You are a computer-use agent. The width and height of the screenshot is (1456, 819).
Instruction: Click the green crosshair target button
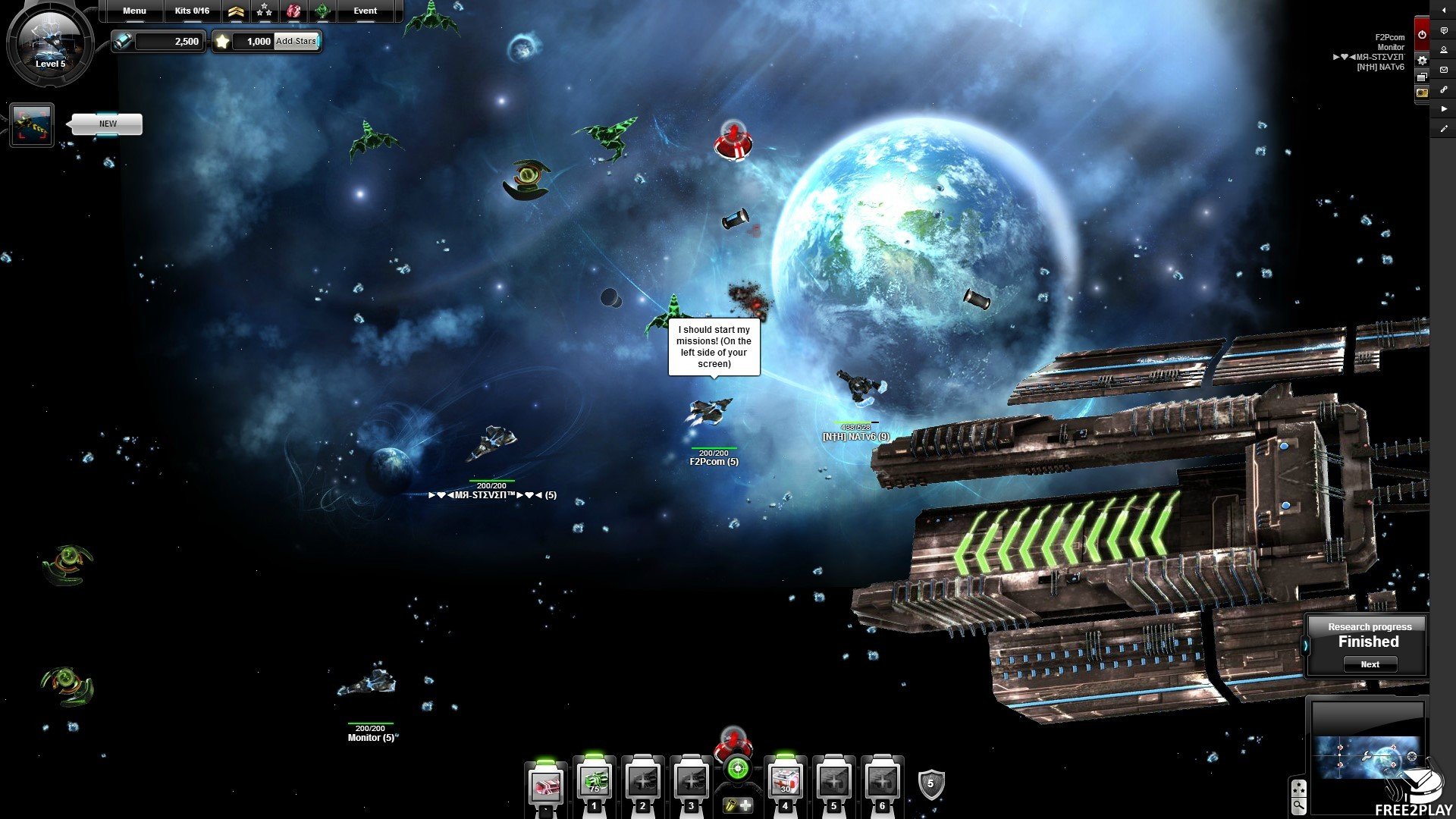pos(736,769)
